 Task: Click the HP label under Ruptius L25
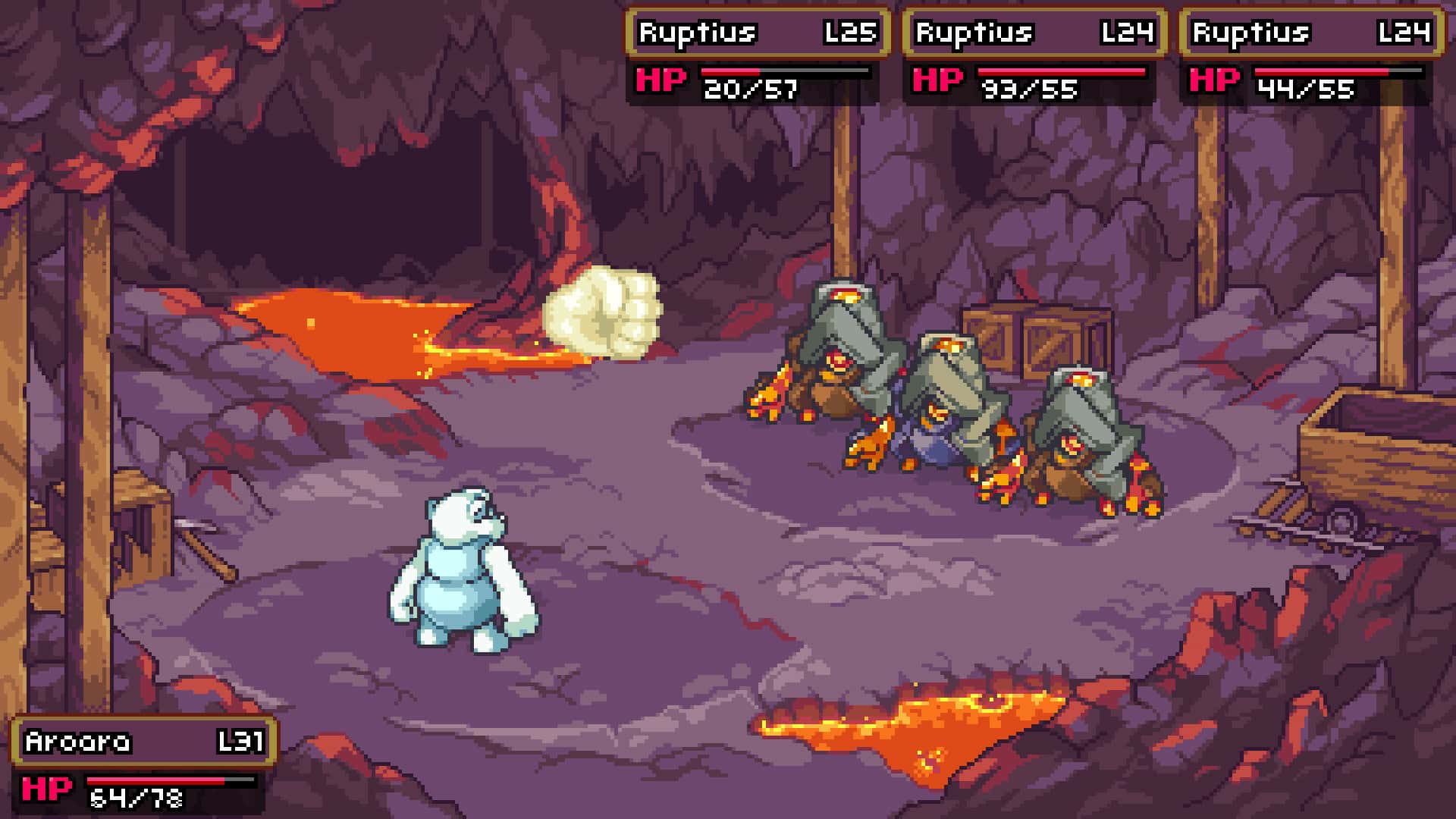[x=660, y=80]
